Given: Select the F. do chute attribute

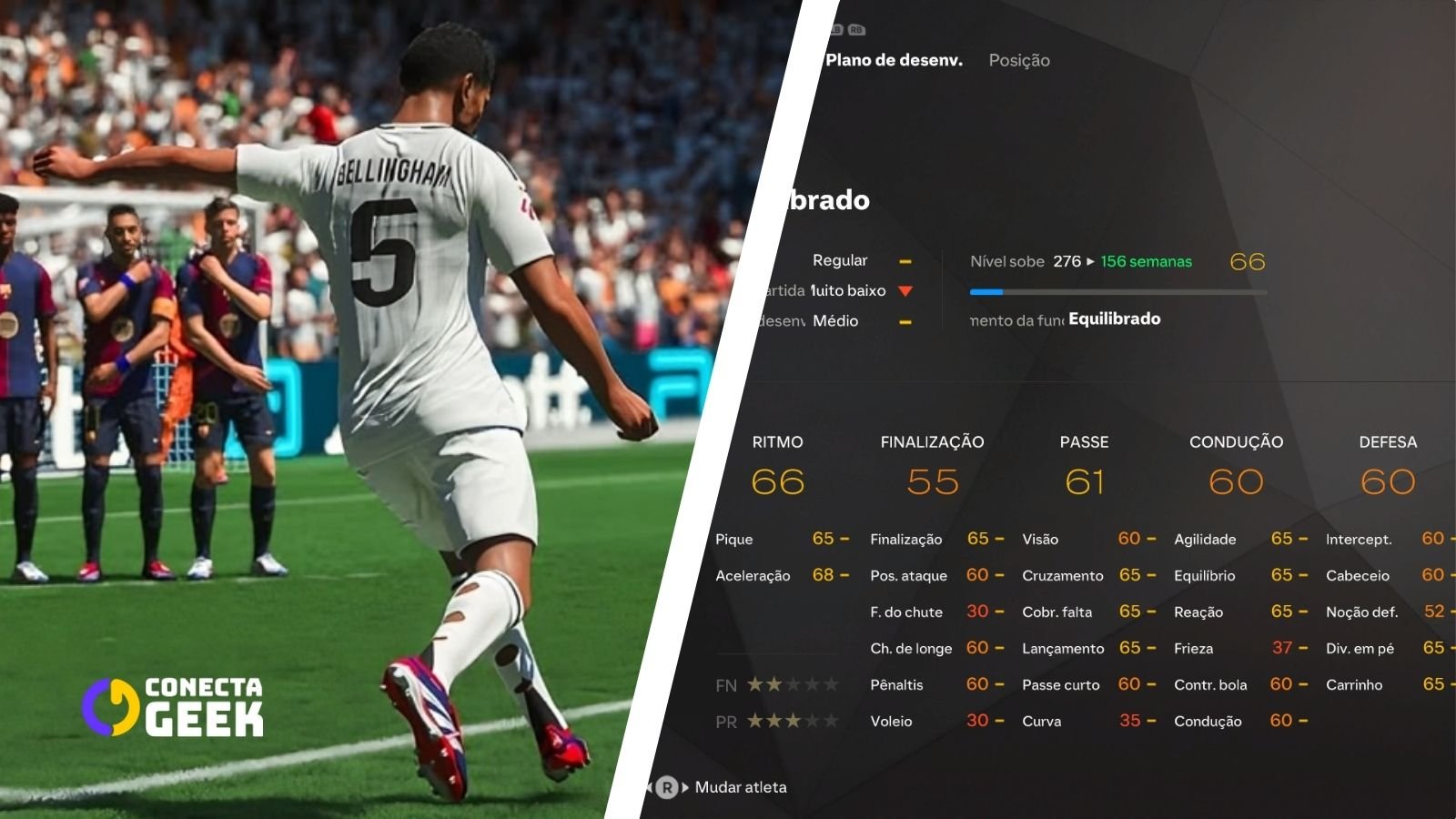Looking at the screenshot, I should coord(935,612).
